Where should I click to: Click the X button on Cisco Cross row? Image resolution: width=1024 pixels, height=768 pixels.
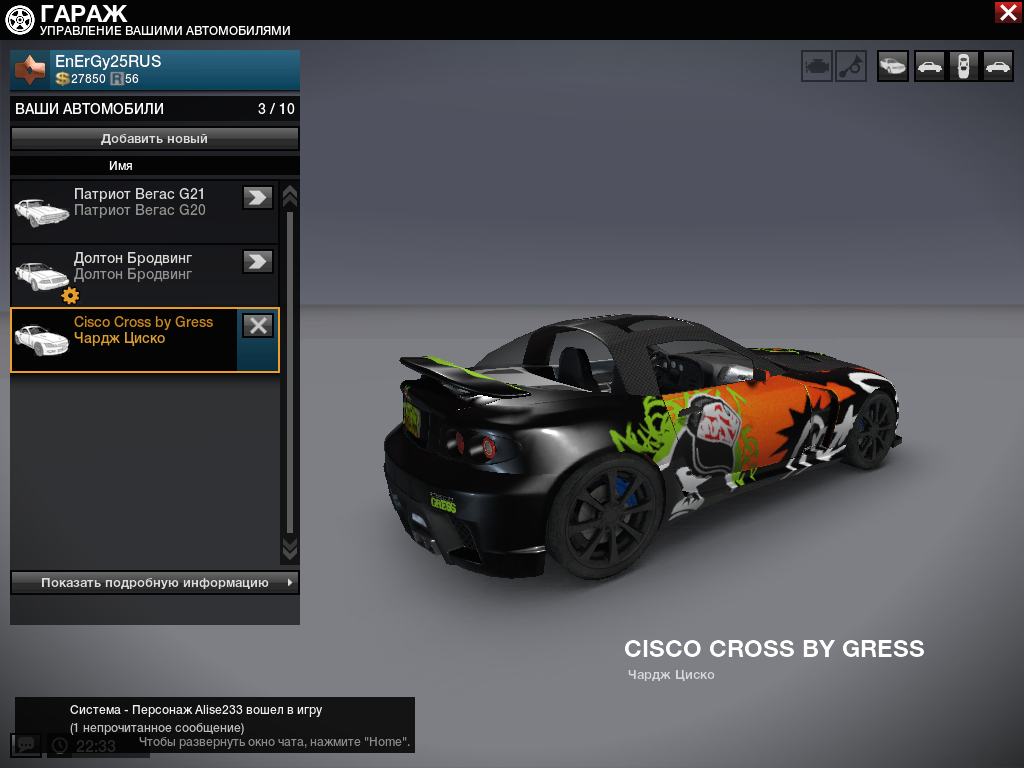pyautogui.click(x=258, y=325)
